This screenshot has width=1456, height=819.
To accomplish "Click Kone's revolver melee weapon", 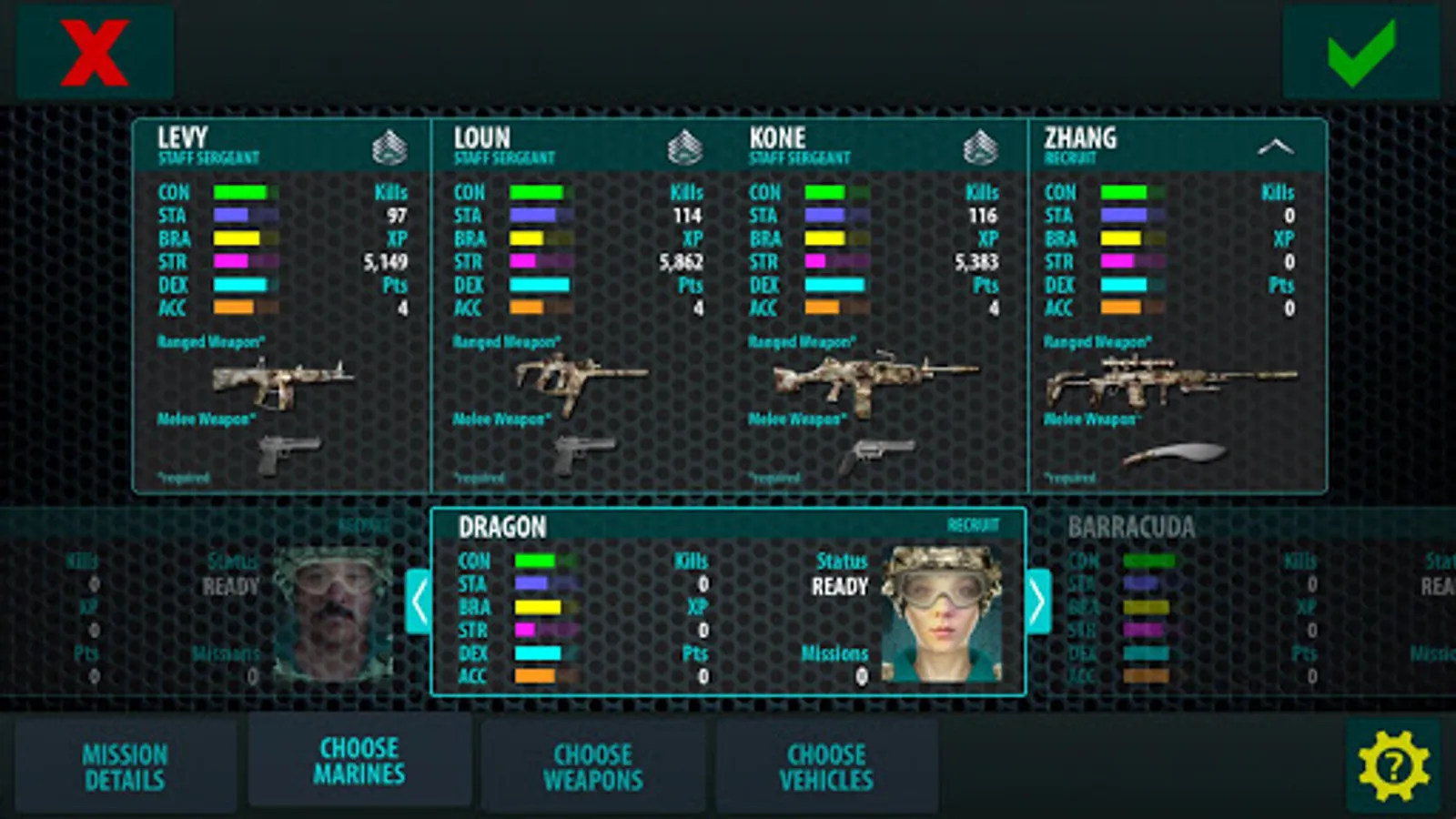I will coord(875,454).
